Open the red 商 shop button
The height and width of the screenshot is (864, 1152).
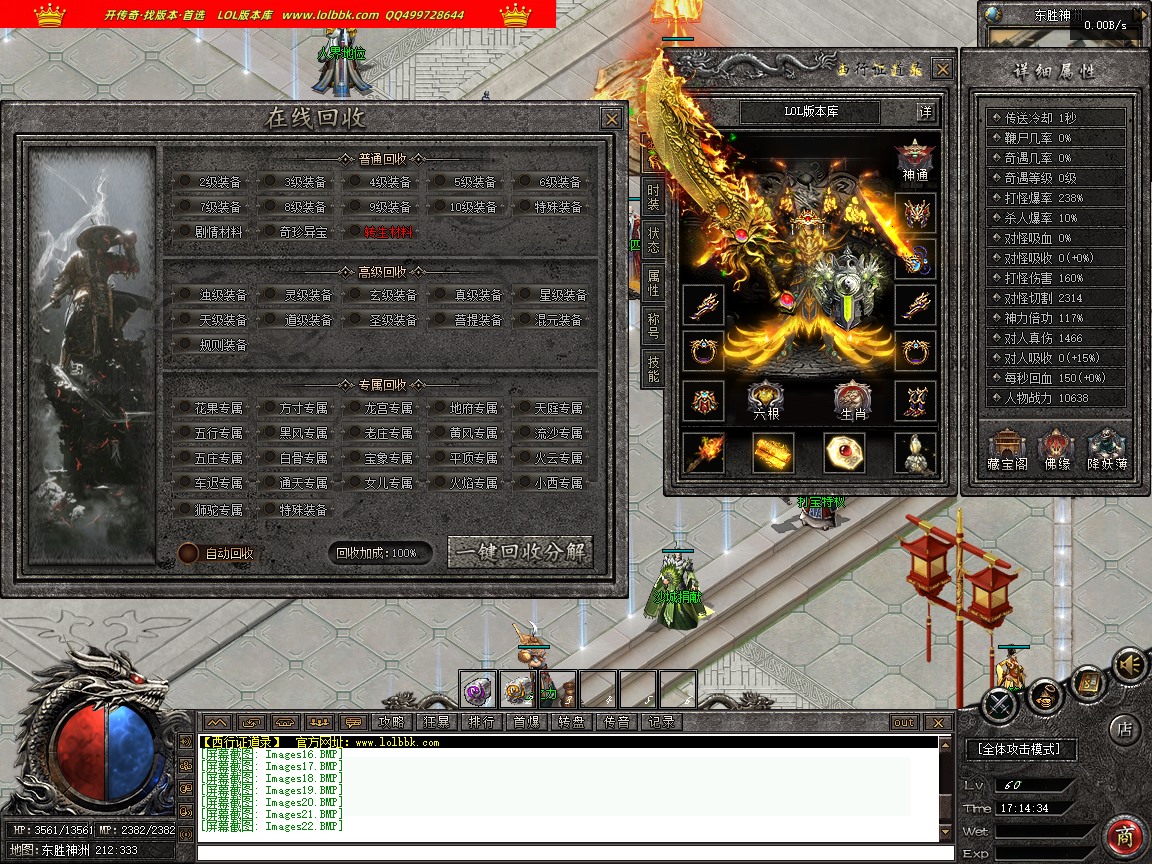click(1125, 837)
